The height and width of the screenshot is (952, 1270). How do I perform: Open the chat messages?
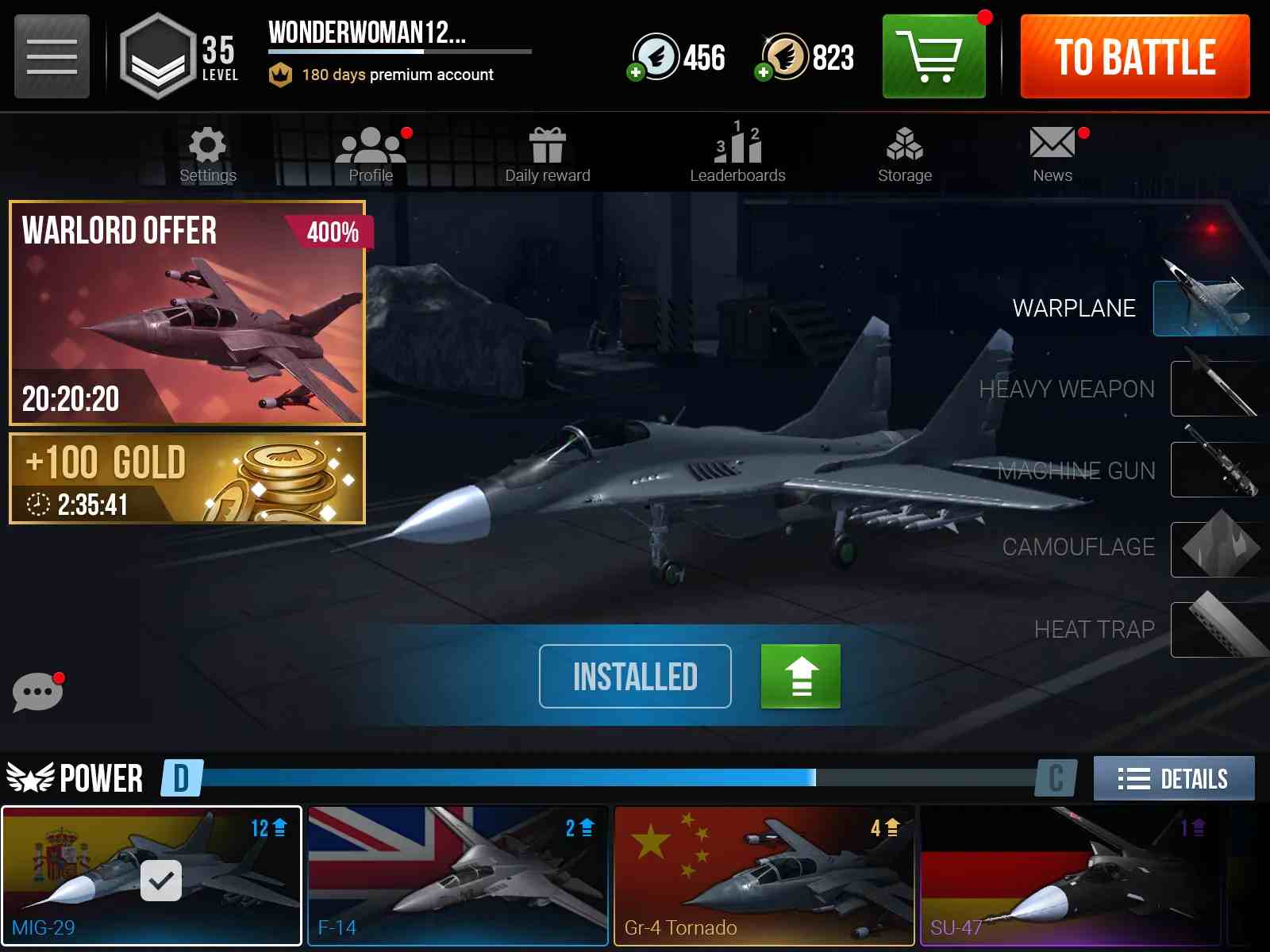click(37, 691)
